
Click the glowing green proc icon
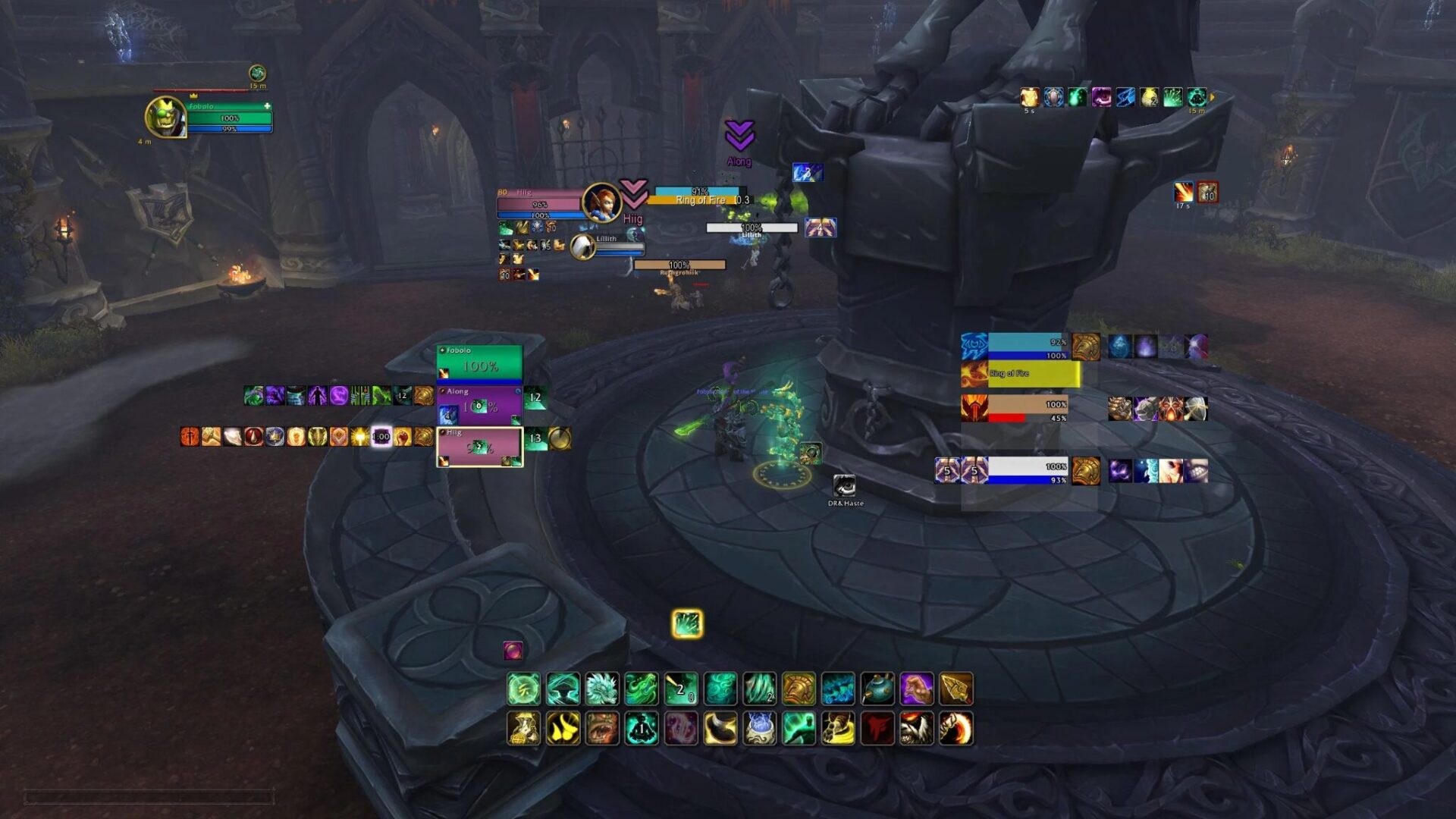click(687, 623)
